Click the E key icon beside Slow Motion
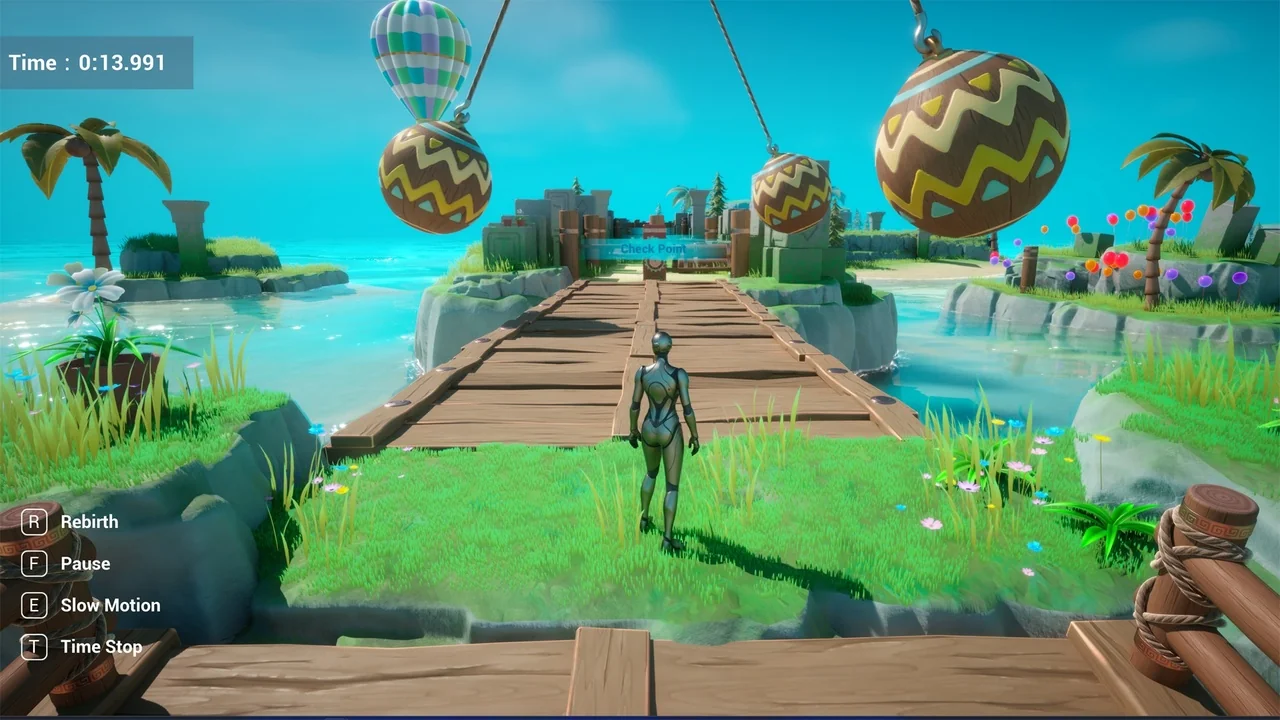1280x720 pixels. [34, 605]
